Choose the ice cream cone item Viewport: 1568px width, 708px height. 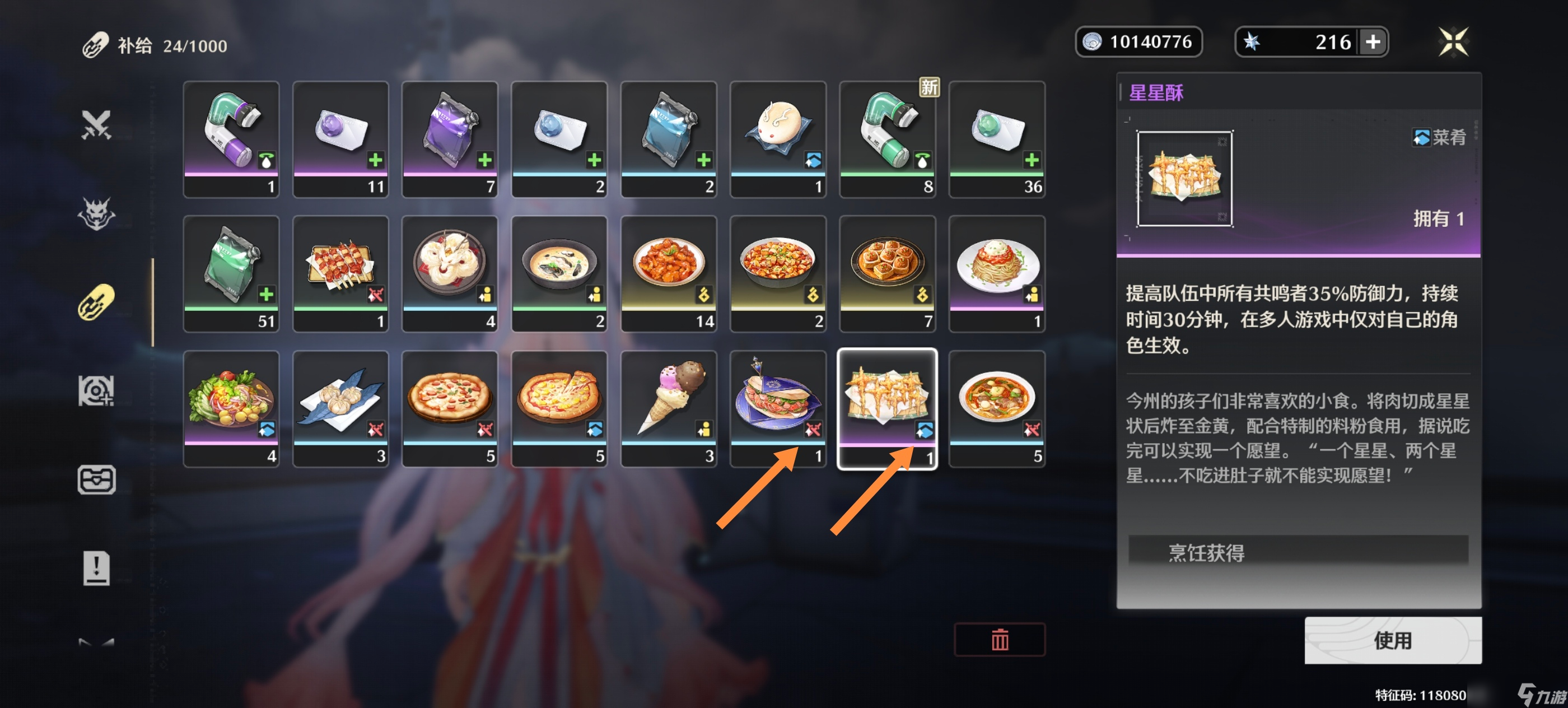[x=668, y=408]
